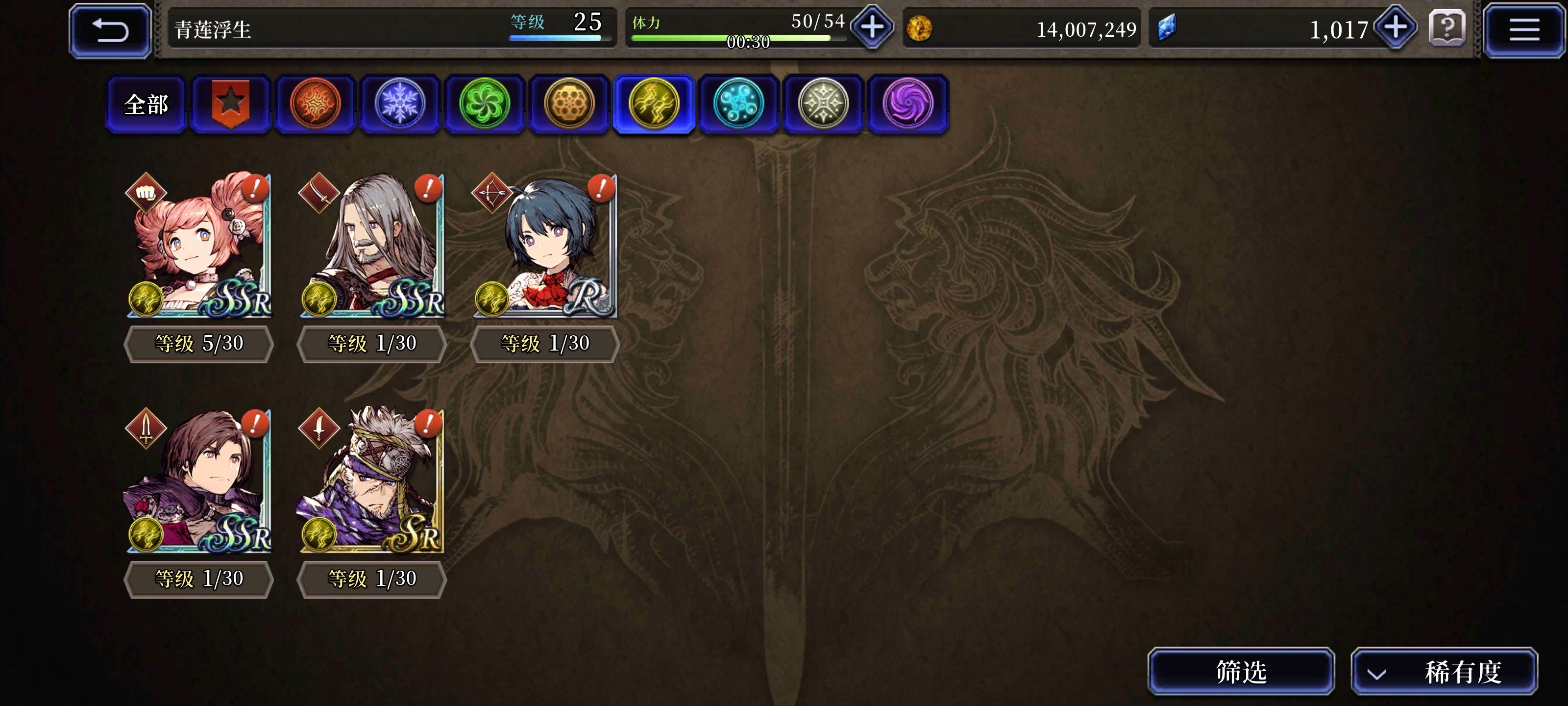Click the back arrow button
The height and width of the screenshot is (706, 1568).
coord(110,29)
